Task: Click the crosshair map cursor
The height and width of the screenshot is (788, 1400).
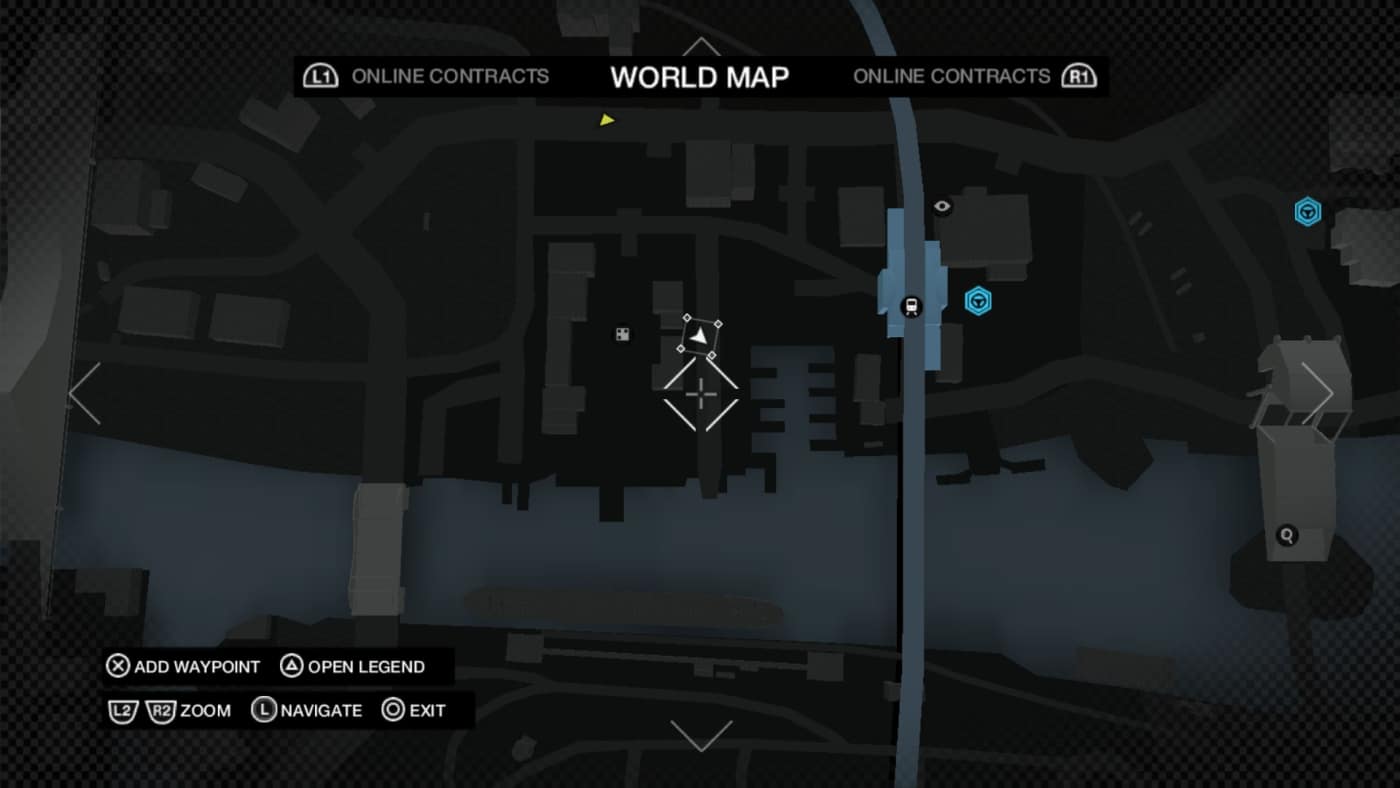Action: click(x=701, y=396)
